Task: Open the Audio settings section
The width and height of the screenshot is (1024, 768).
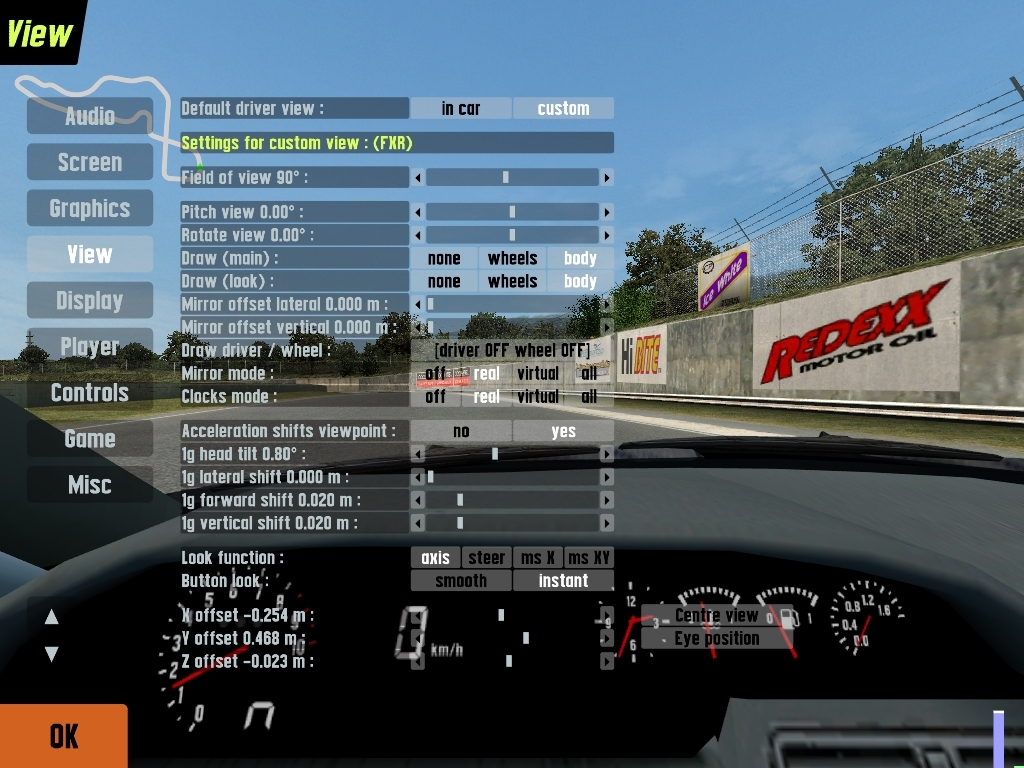Action: point(90,116)
